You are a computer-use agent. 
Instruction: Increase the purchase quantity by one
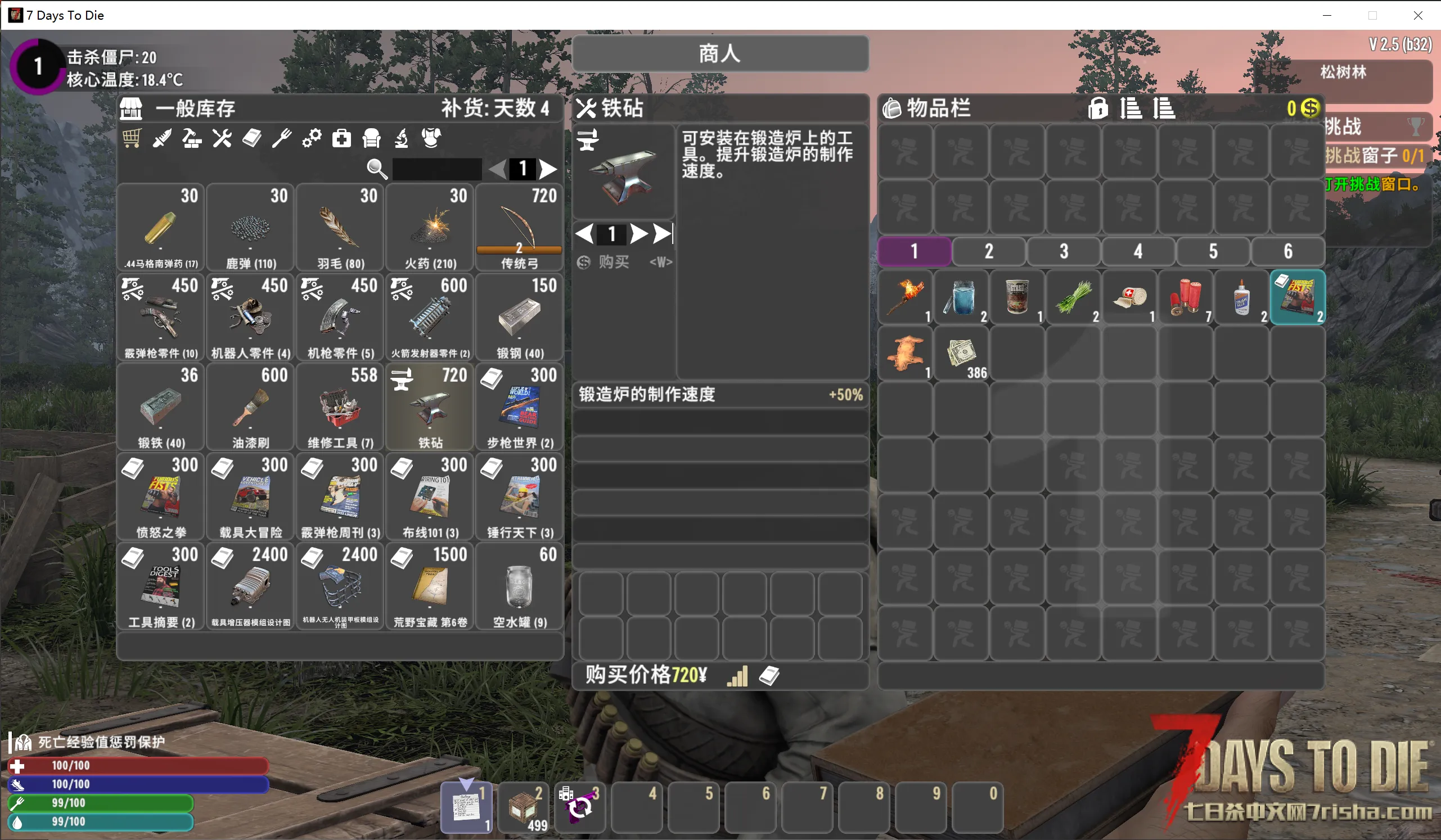pyautogui.click(x=638, y=234)
